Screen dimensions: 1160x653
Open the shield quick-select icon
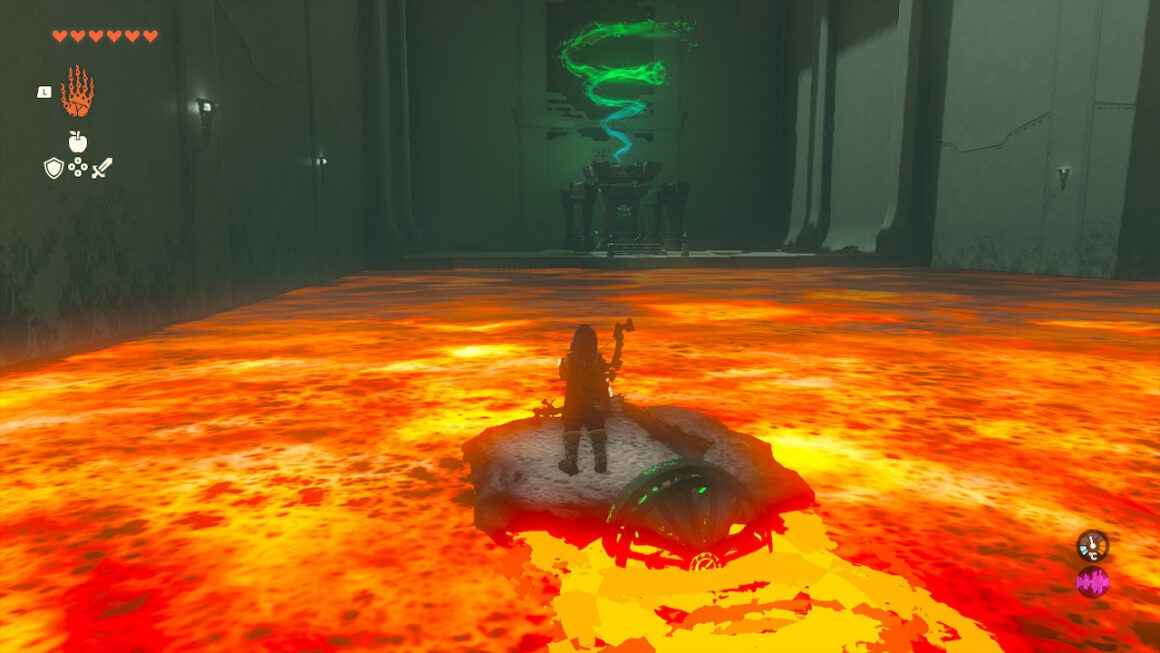[x=54, y=168]
